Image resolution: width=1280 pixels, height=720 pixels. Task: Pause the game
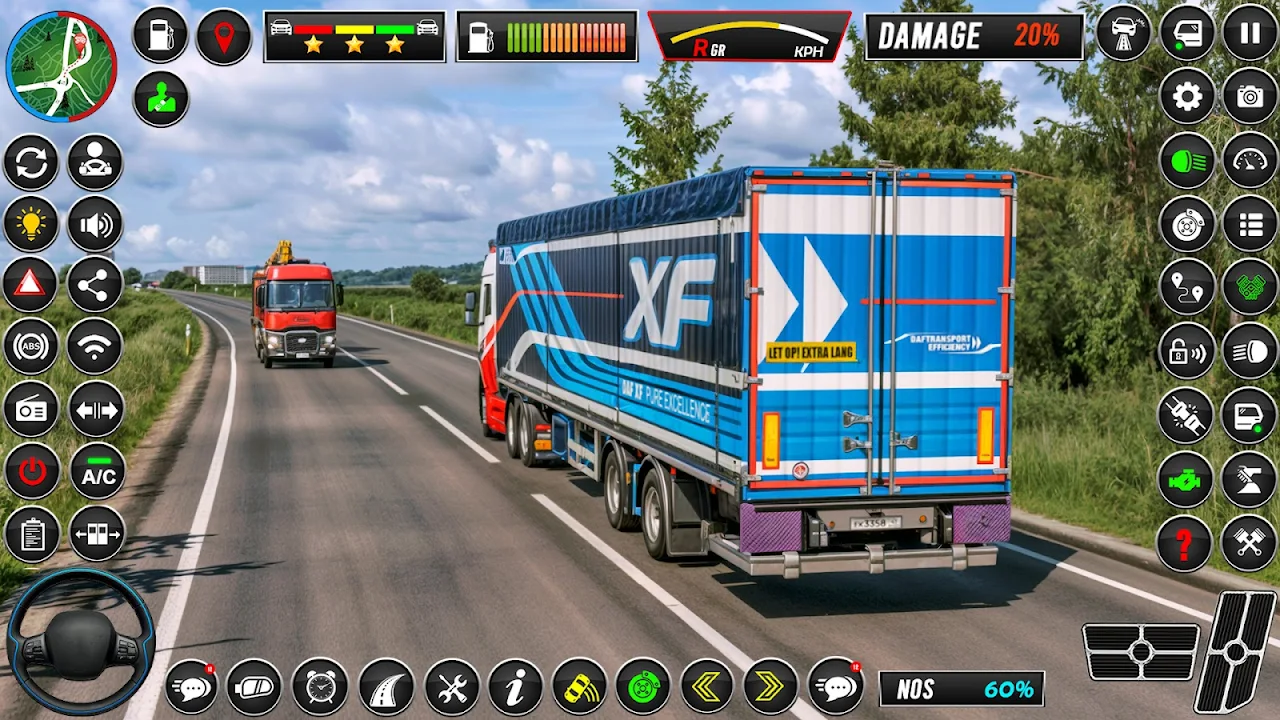click(x=1249, y=33)
